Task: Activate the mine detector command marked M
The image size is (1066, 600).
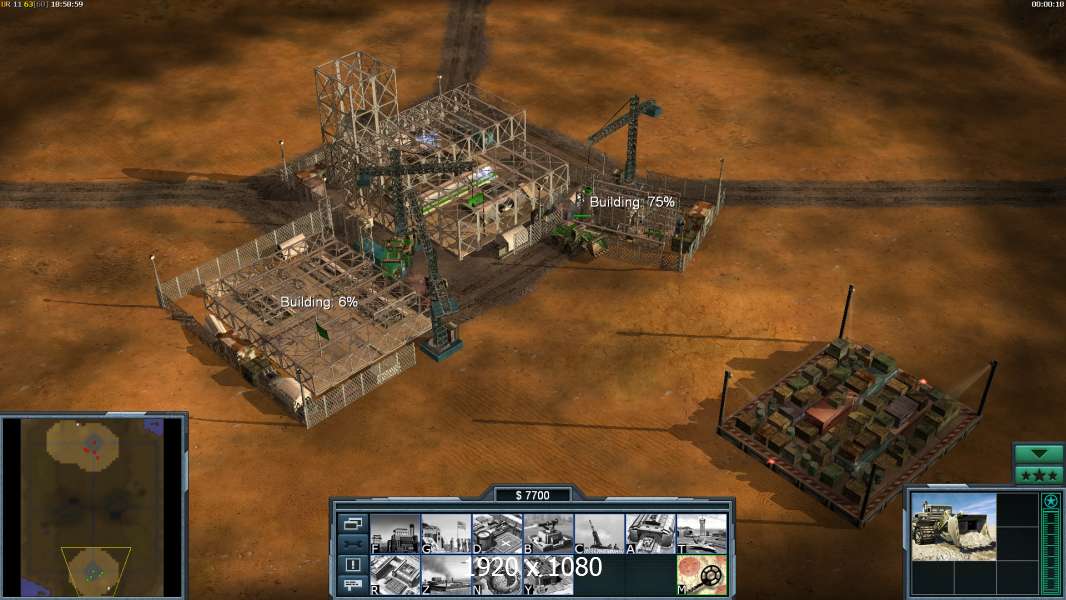Action: pyautogui.click(x=701, y=575)
